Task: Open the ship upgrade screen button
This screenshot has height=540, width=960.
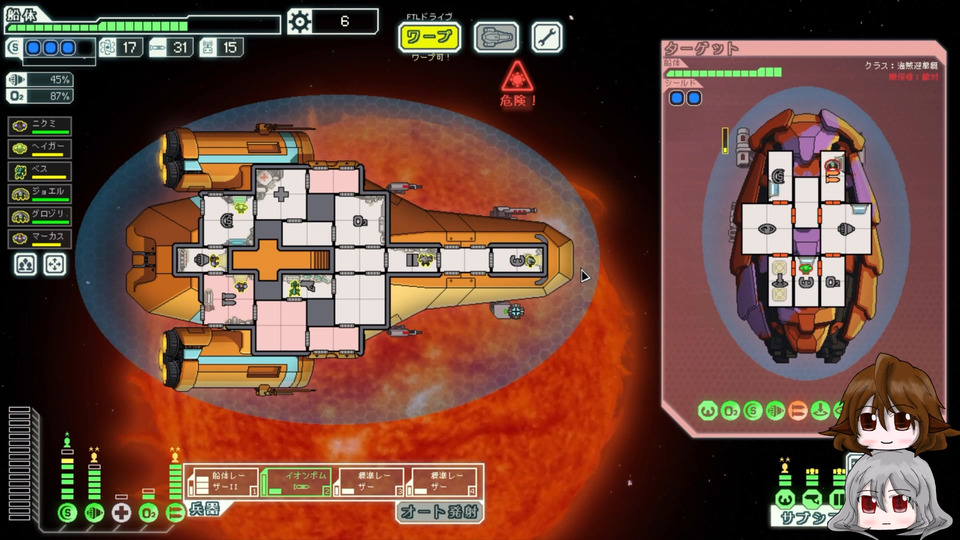Action: (496, 38)
